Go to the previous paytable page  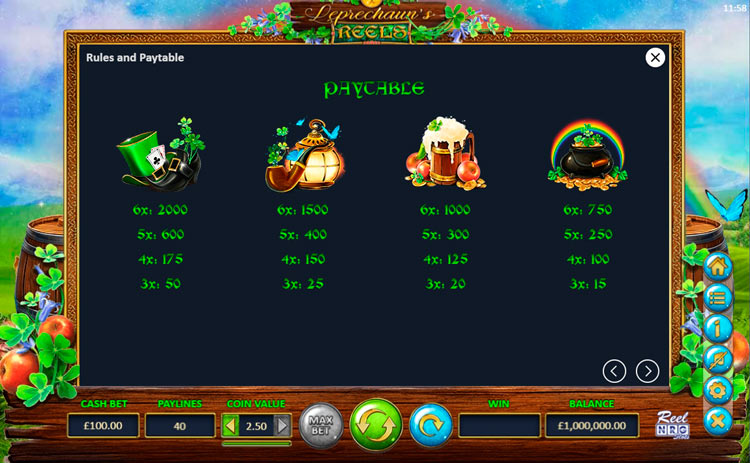[x=614, y=371]
